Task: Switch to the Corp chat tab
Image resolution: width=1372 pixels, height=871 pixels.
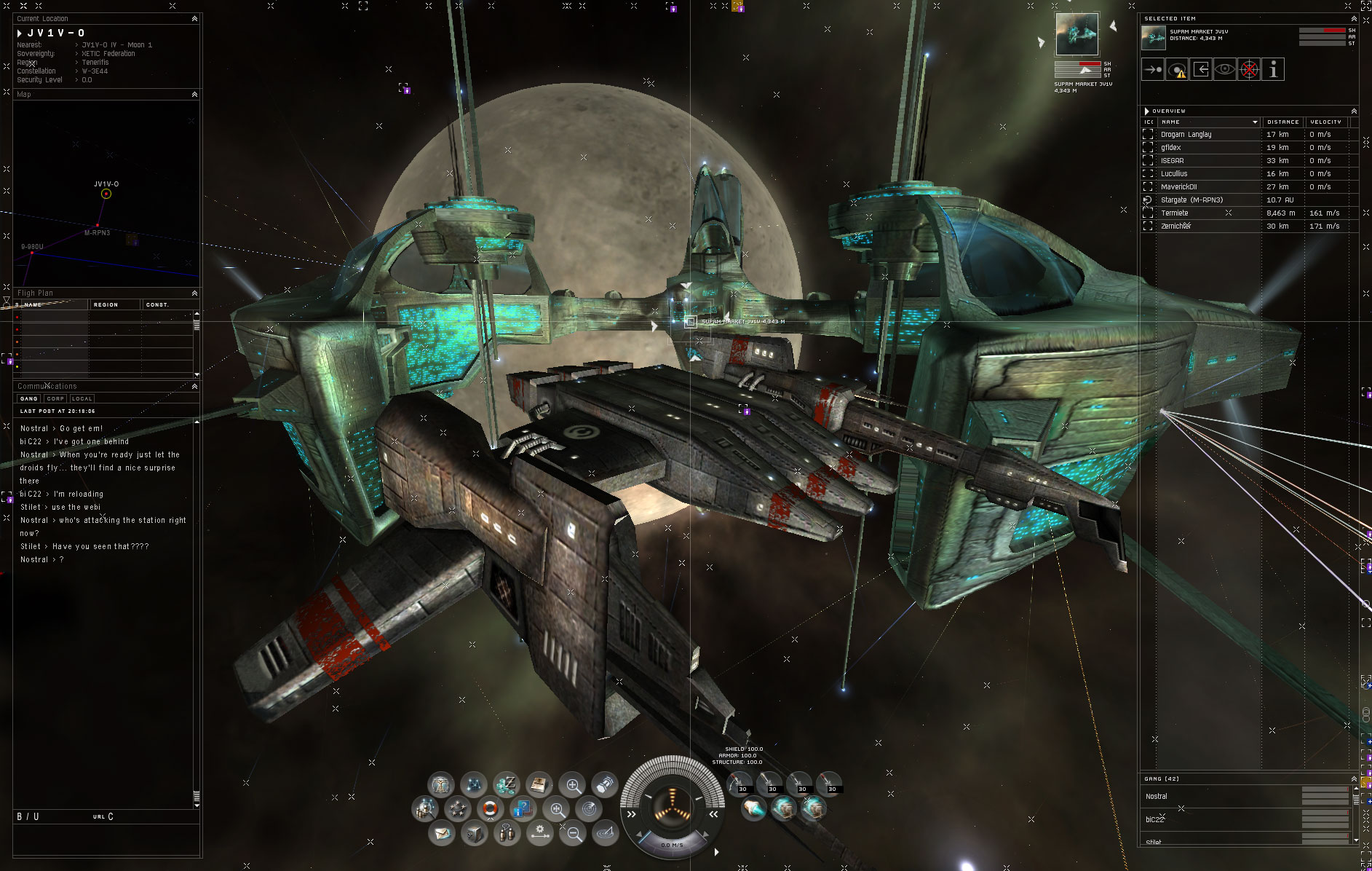Action: point(55,398)
